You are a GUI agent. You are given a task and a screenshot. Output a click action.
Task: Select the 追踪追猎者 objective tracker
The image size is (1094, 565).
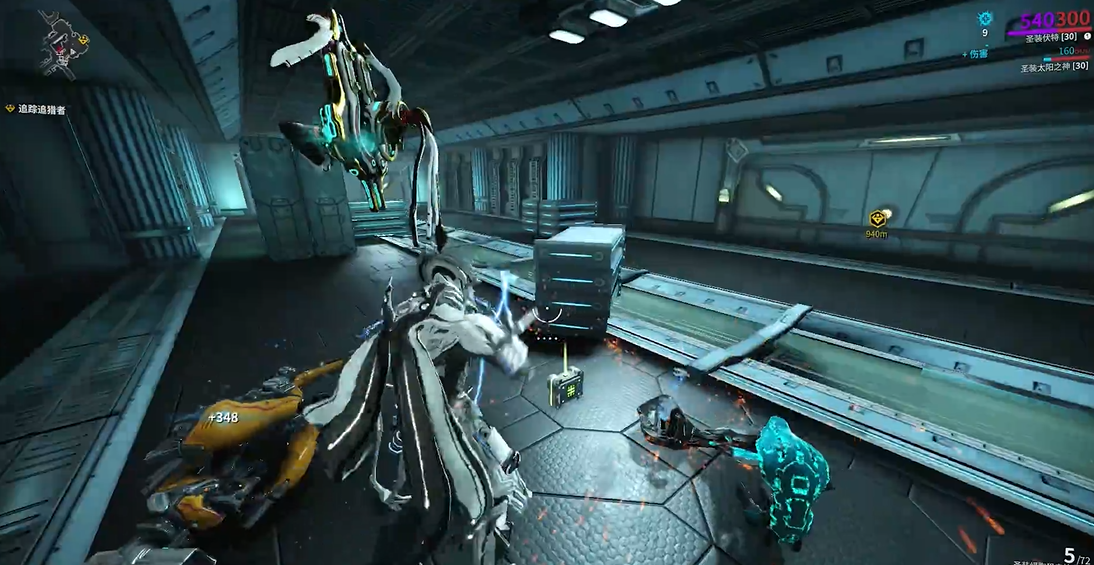click(40, 109)
